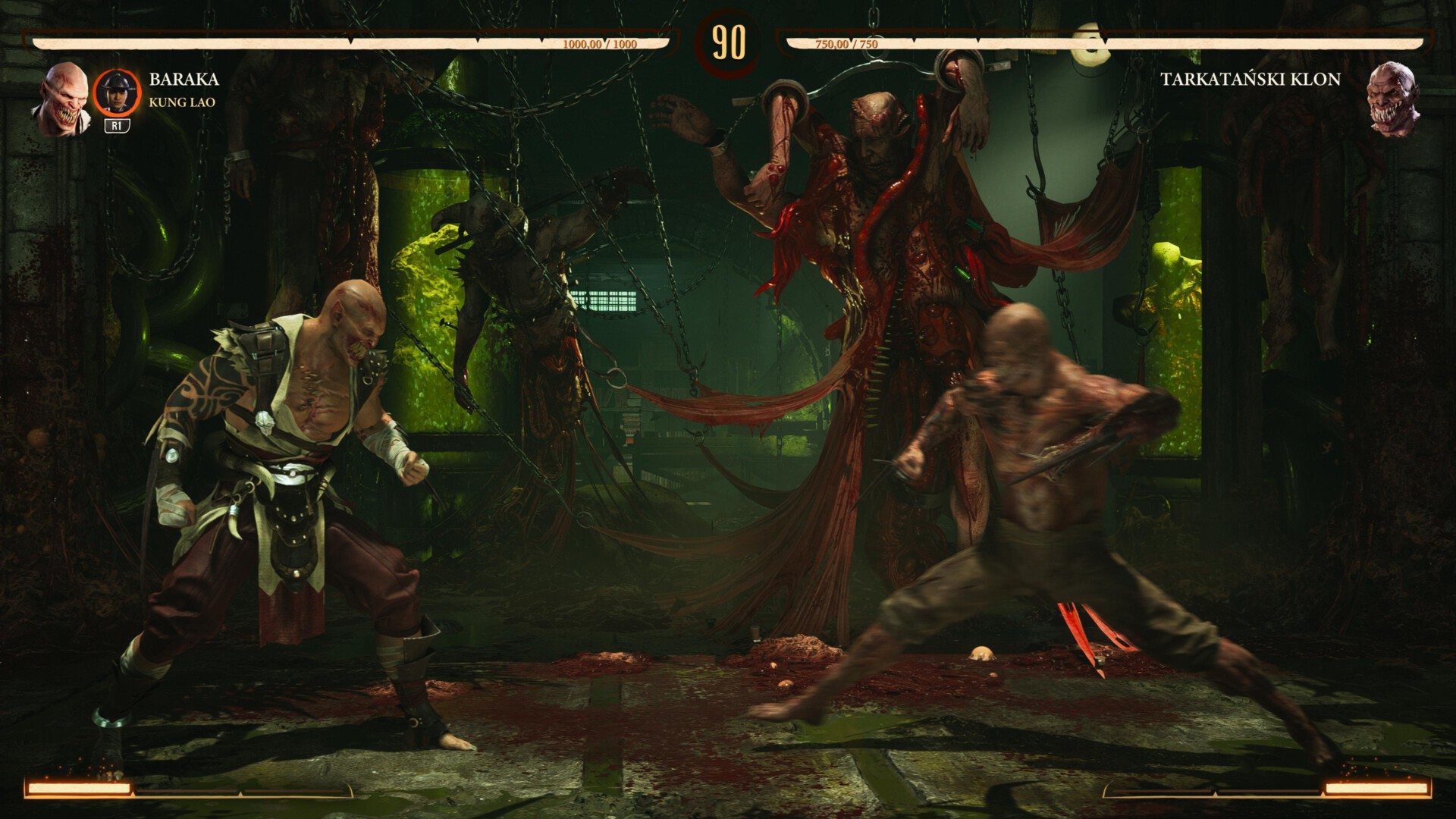Image resolution: width=1456 pixels, height=819 pixels.
Task: Click Baraka's fighter portrait
Action: pos(62,98)
